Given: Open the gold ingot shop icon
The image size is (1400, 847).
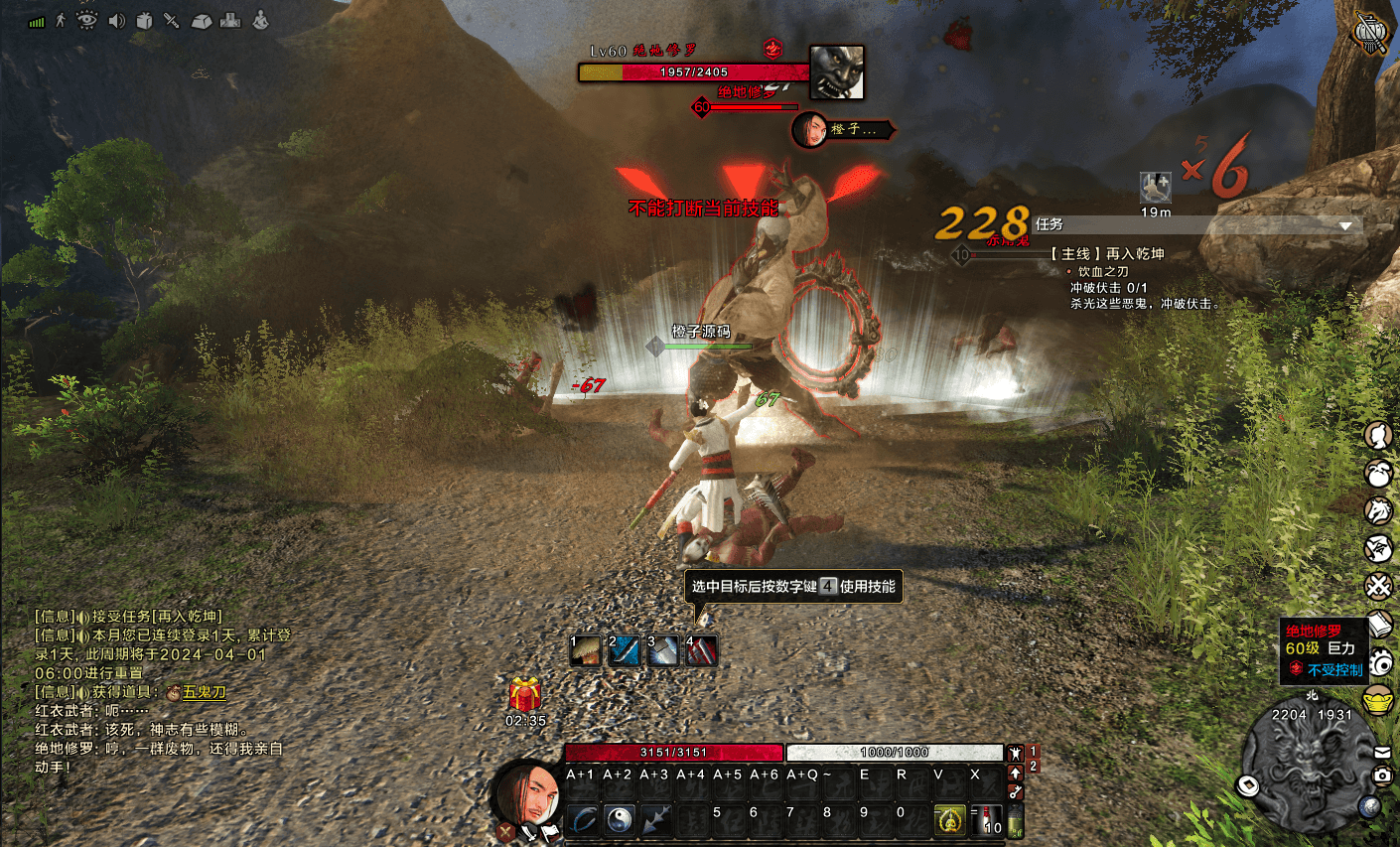Looking at the screenshot, I should 1378,699.
